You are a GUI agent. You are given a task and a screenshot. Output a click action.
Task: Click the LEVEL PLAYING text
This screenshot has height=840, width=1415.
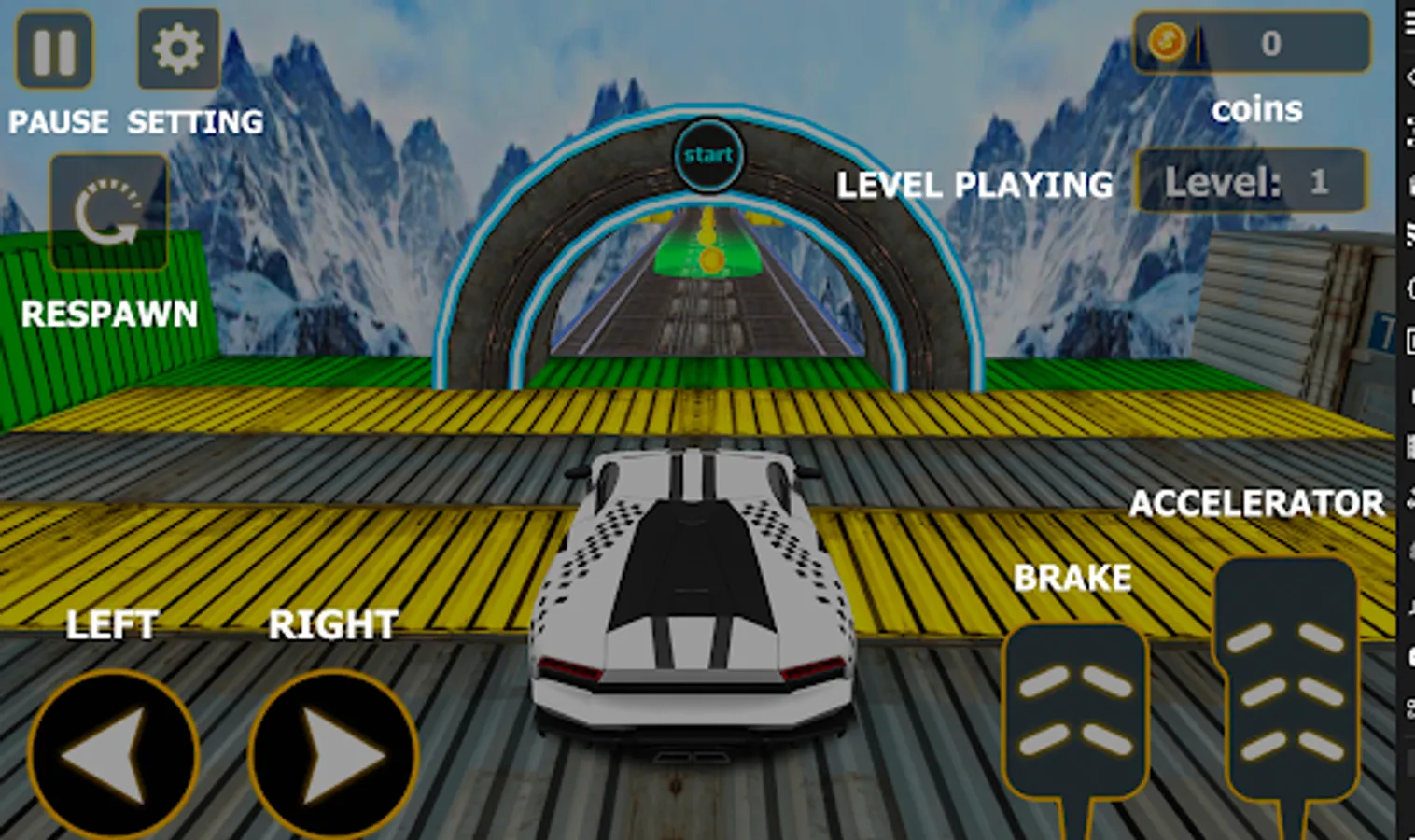(x=975, y=187)
